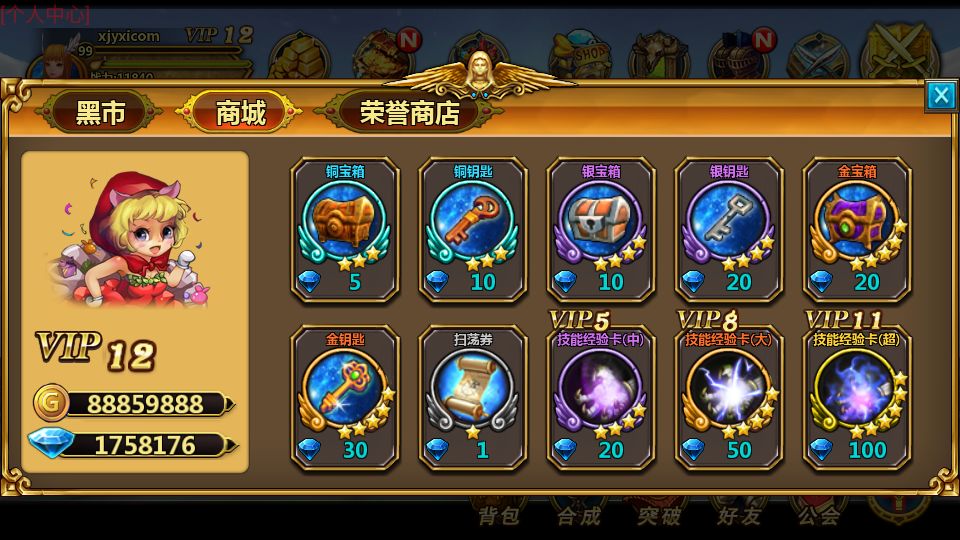
Task: Select the 商城 tab
Action: (x=241, y=113)
